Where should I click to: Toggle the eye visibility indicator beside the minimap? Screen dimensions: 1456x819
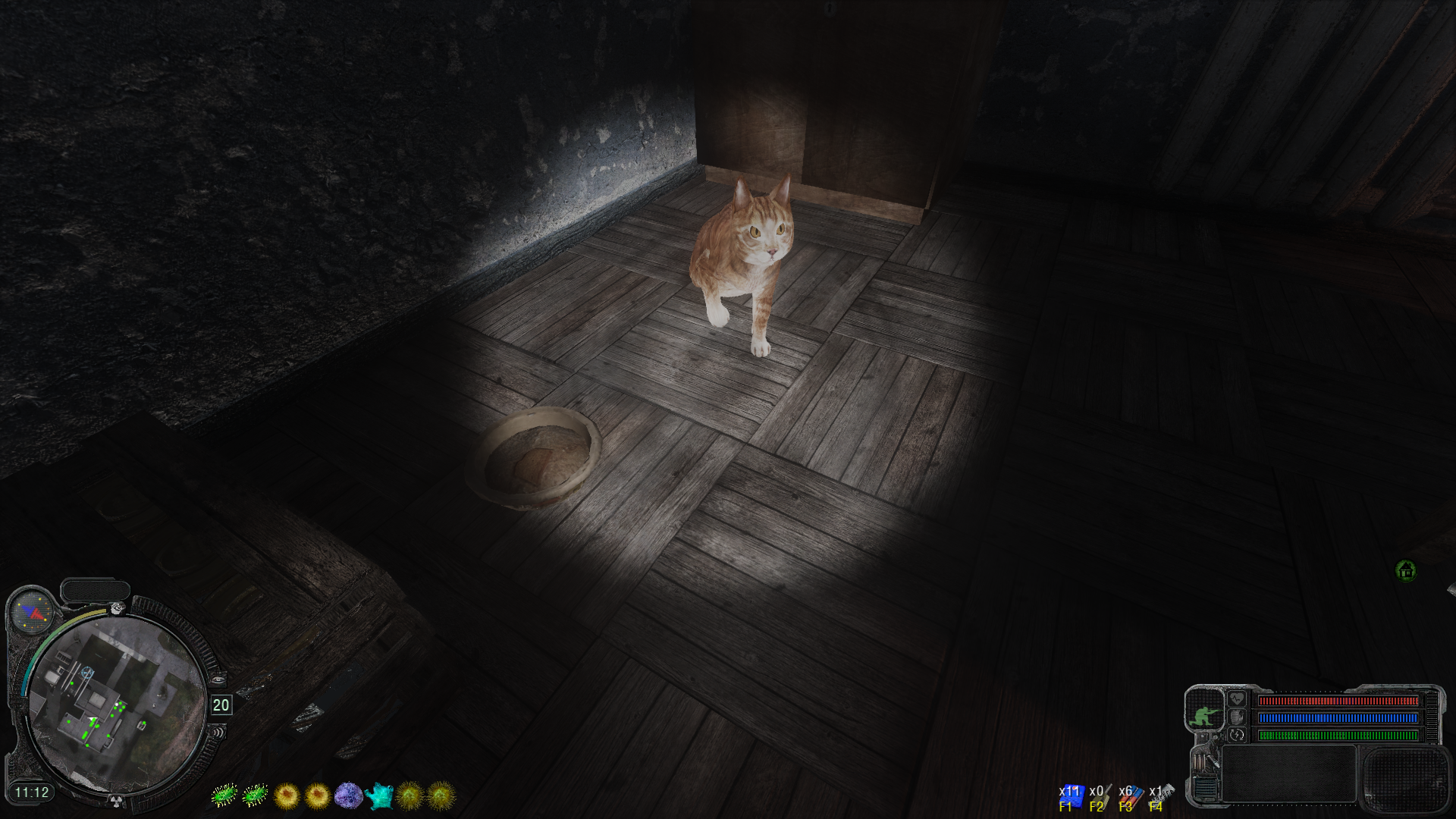pyautogui.click(x=218, y=679)
